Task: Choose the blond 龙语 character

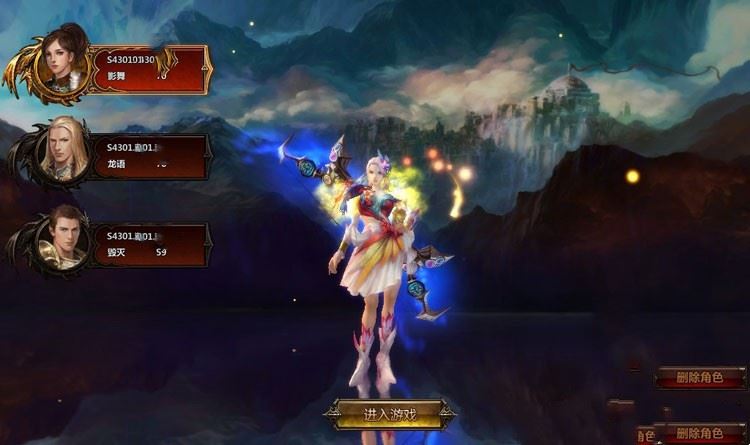Action: point(148,157)
